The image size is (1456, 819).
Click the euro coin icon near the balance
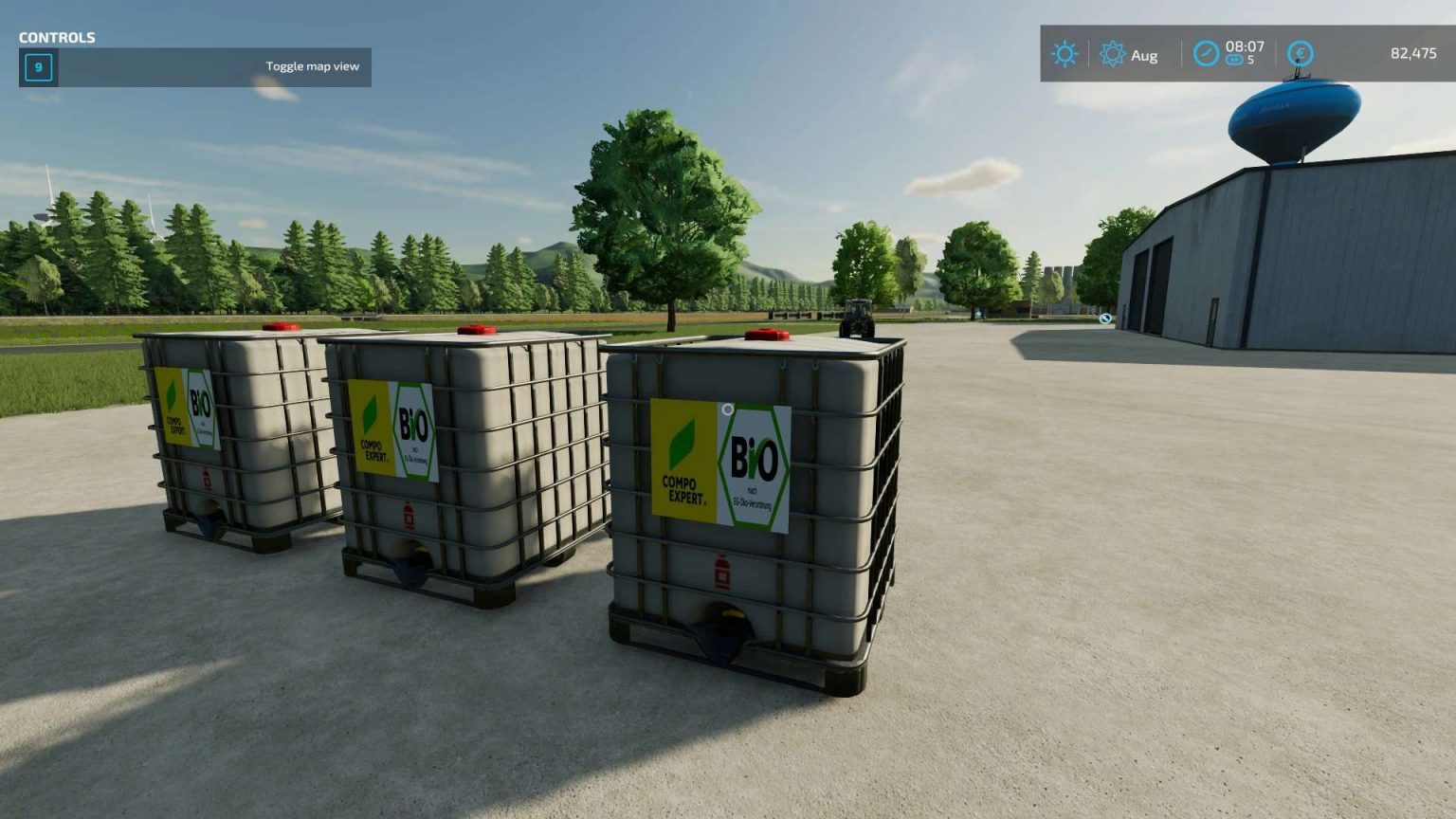(1299, 54)
